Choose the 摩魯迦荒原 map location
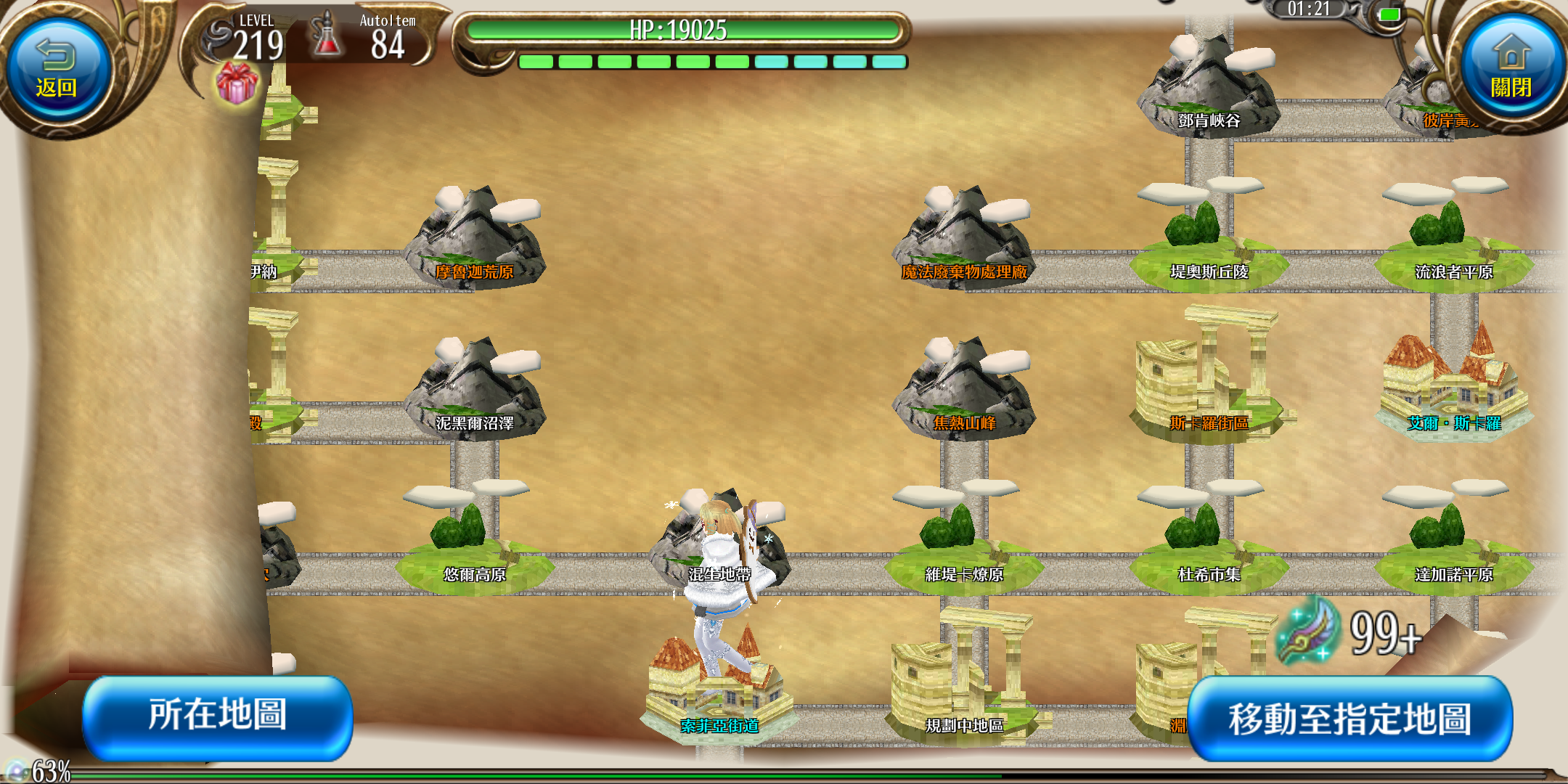Viewport: 1568px width, 784px height. 475,242
